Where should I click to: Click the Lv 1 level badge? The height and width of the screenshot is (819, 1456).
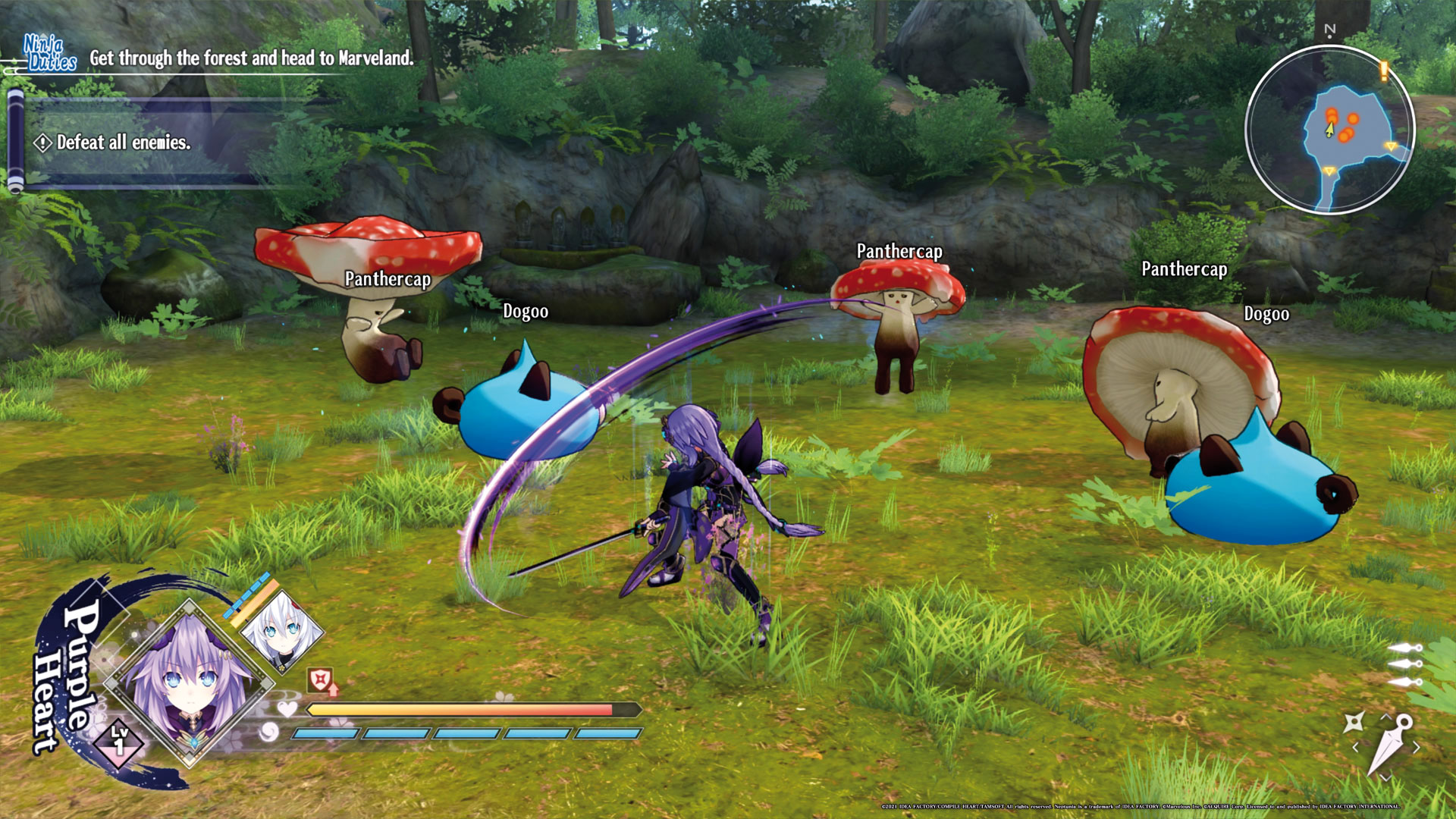[x=119, y=740]
